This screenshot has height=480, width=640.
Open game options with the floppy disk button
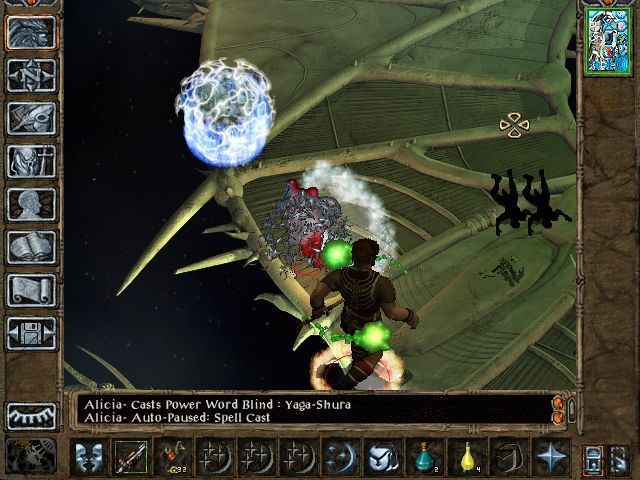click(x=31, y=333)
